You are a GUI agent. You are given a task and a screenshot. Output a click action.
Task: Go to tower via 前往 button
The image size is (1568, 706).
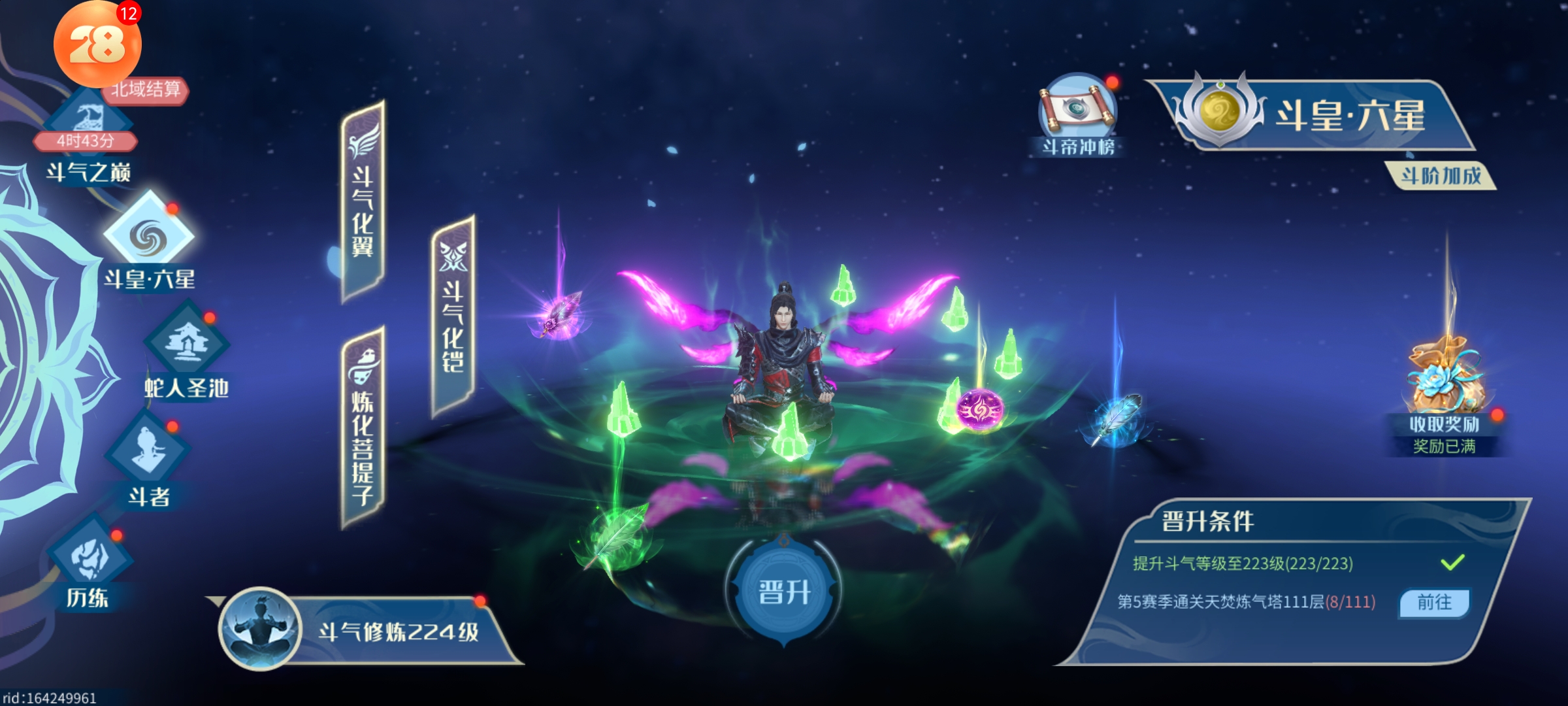pyautogui.click(x=1434, y=602)
